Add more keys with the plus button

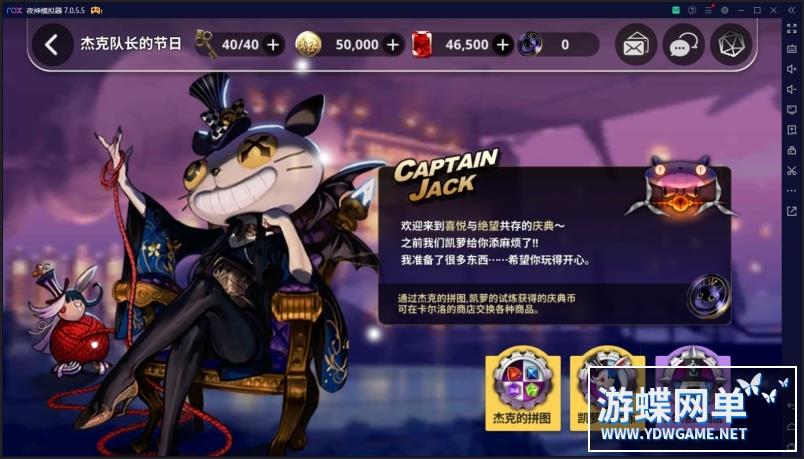click(273, 45)
